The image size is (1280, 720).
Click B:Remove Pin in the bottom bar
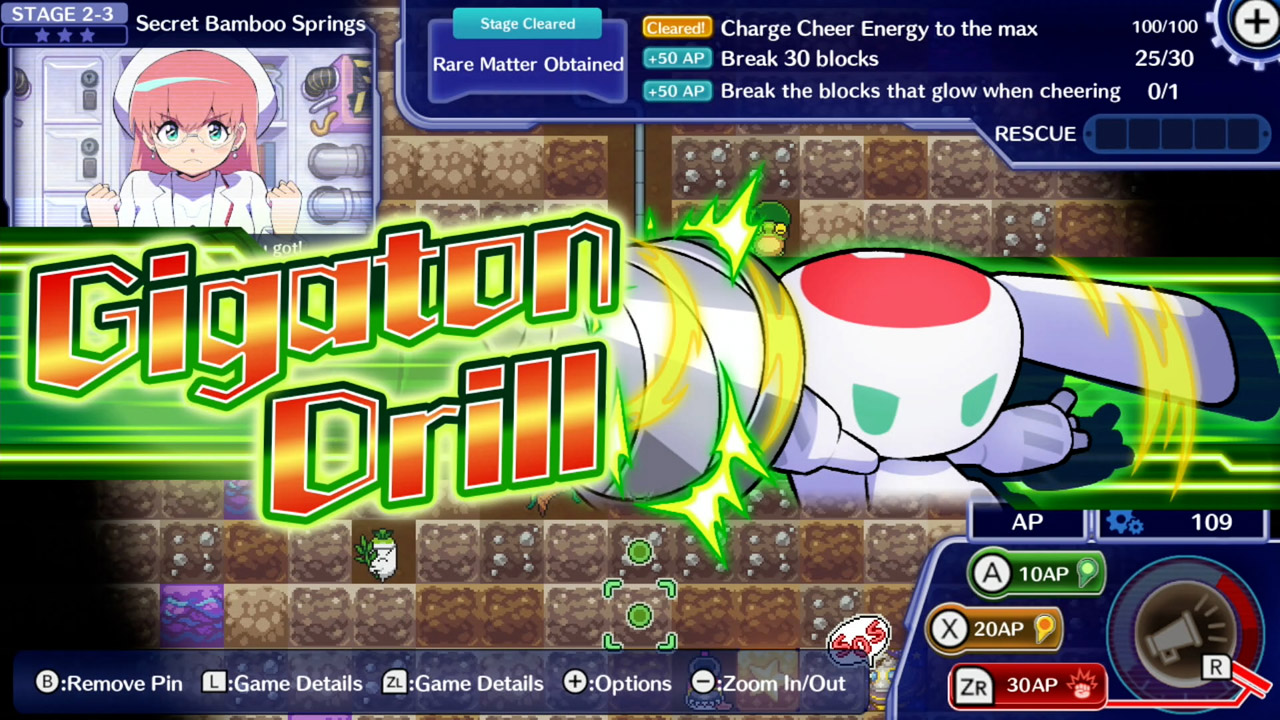click(x=113, y=683)
